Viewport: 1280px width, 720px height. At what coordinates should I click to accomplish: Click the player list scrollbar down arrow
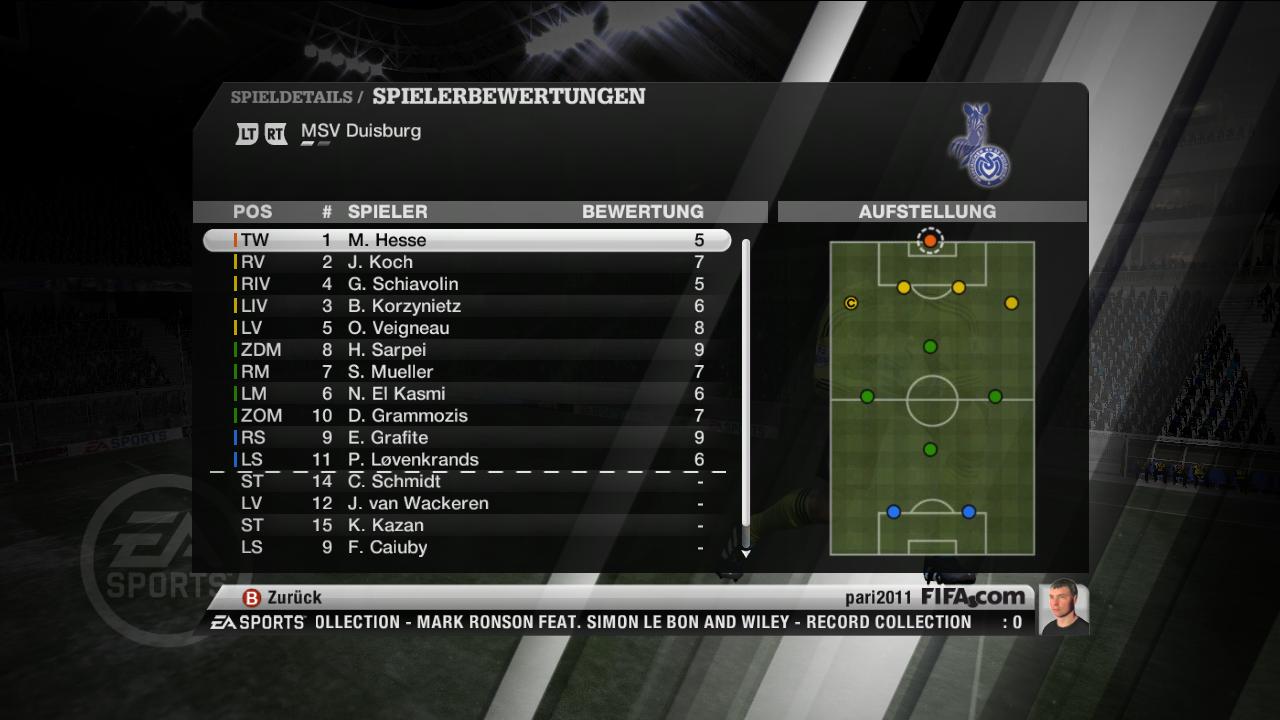(745, 552)
